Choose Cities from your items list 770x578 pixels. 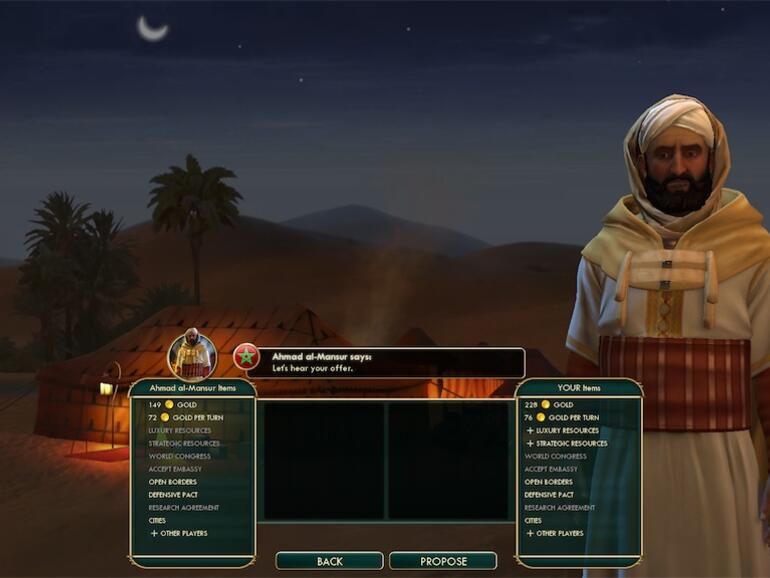tap(533, 521)
